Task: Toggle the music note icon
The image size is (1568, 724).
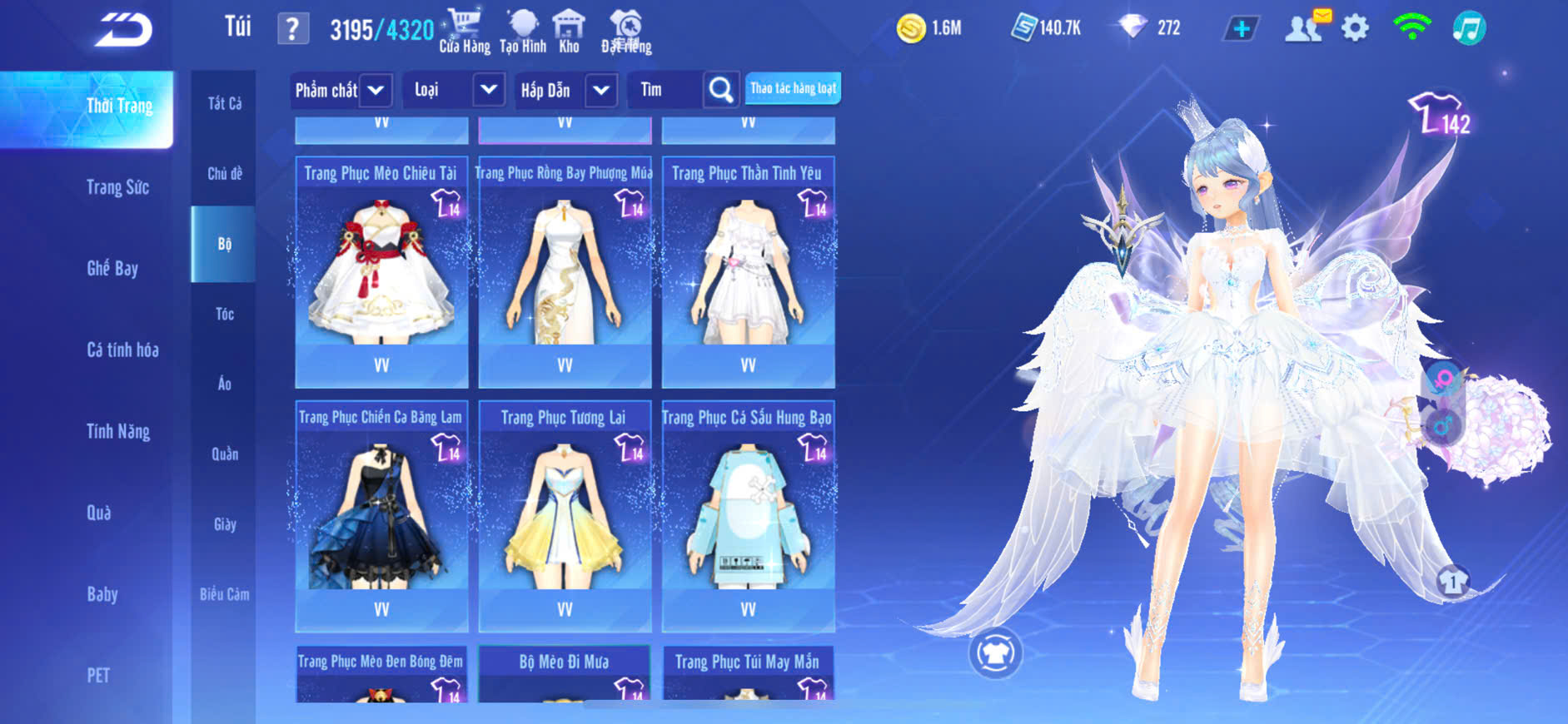Action: (1469, 28)
